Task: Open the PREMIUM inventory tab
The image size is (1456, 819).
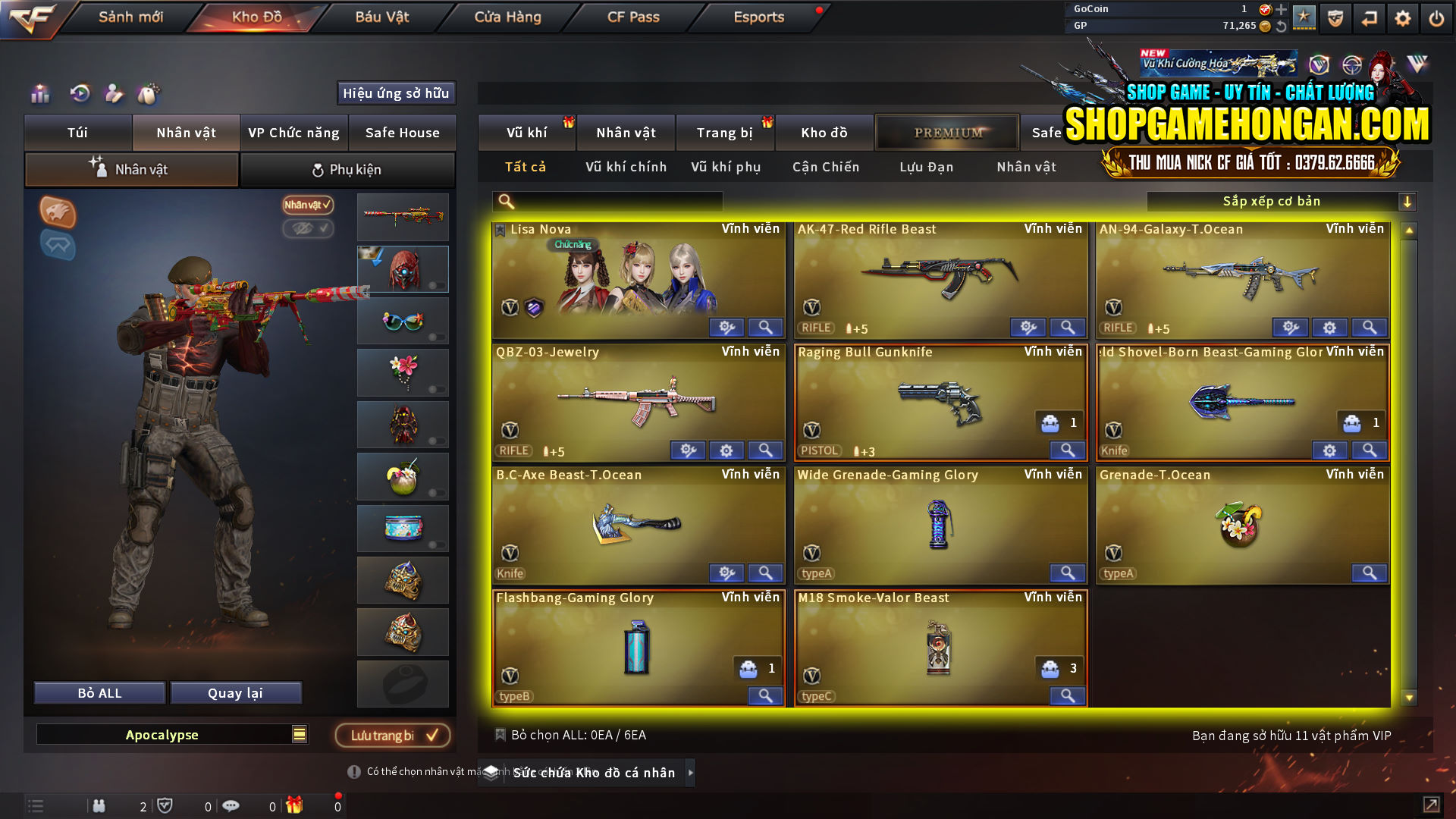Action: click(946, 132)
